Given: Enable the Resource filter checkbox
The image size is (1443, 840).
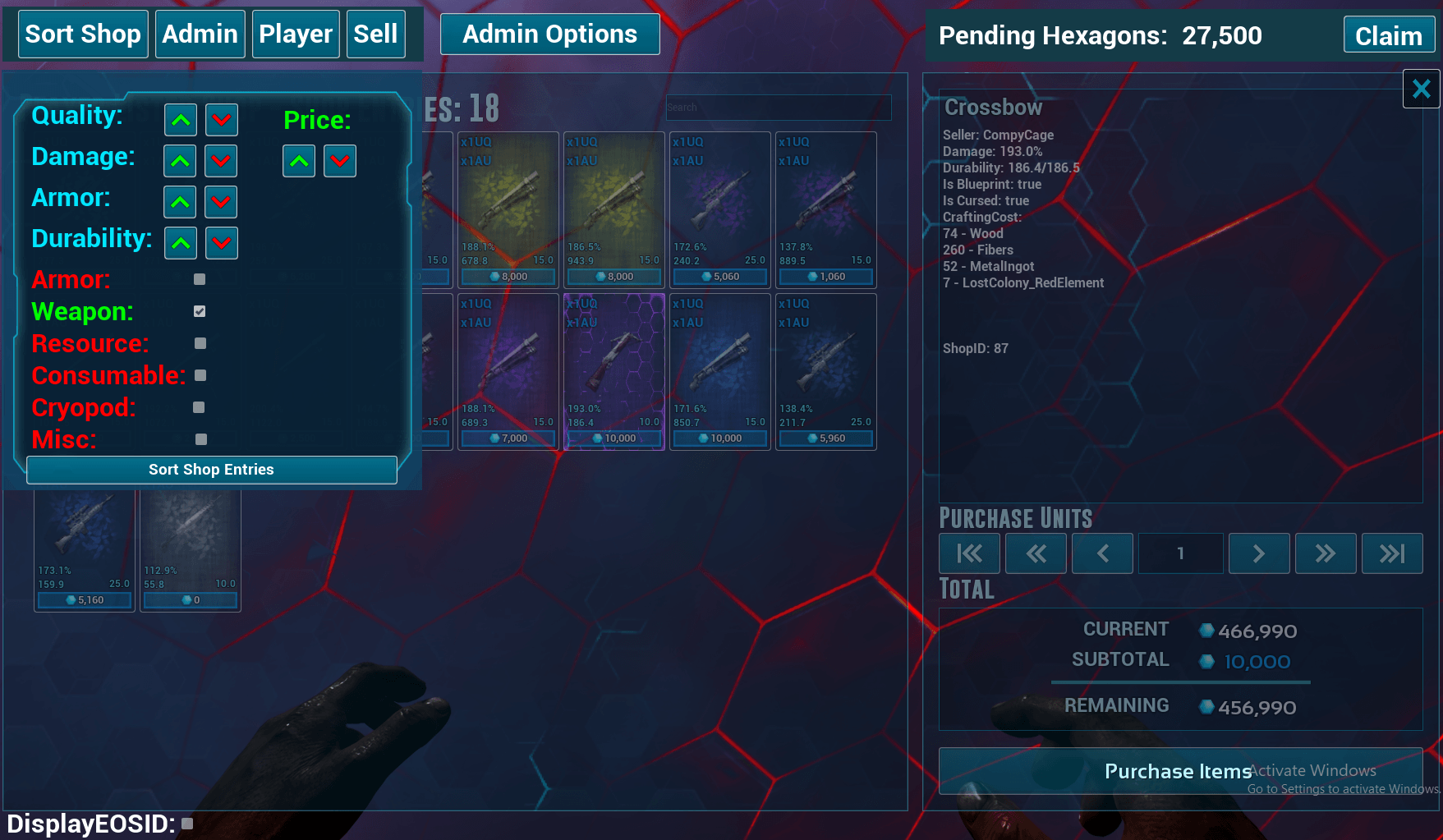Looking at the screenshot, I should pos(200,343).
